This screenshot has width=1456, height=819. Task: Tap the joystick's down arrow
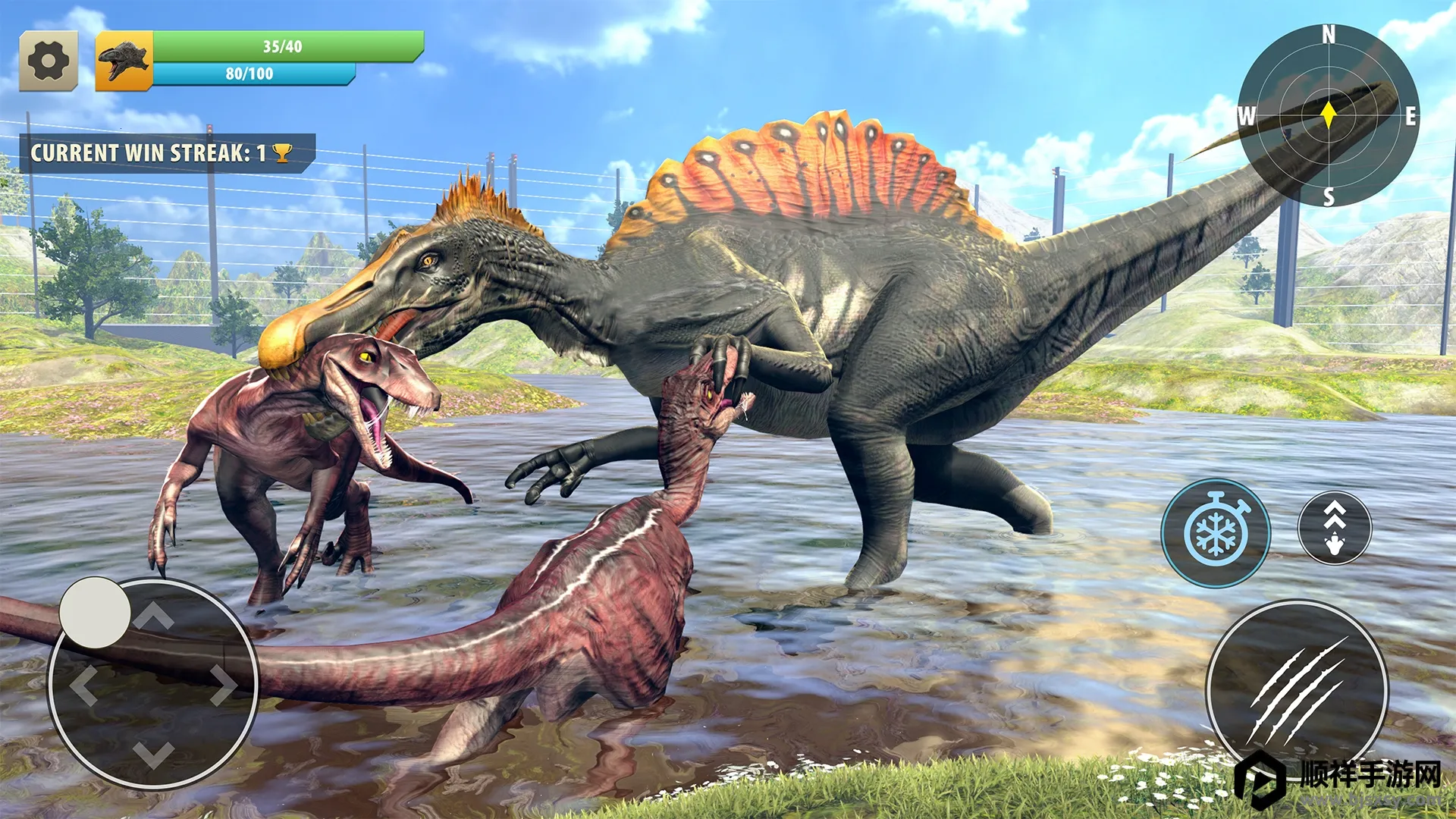point(154,754)
